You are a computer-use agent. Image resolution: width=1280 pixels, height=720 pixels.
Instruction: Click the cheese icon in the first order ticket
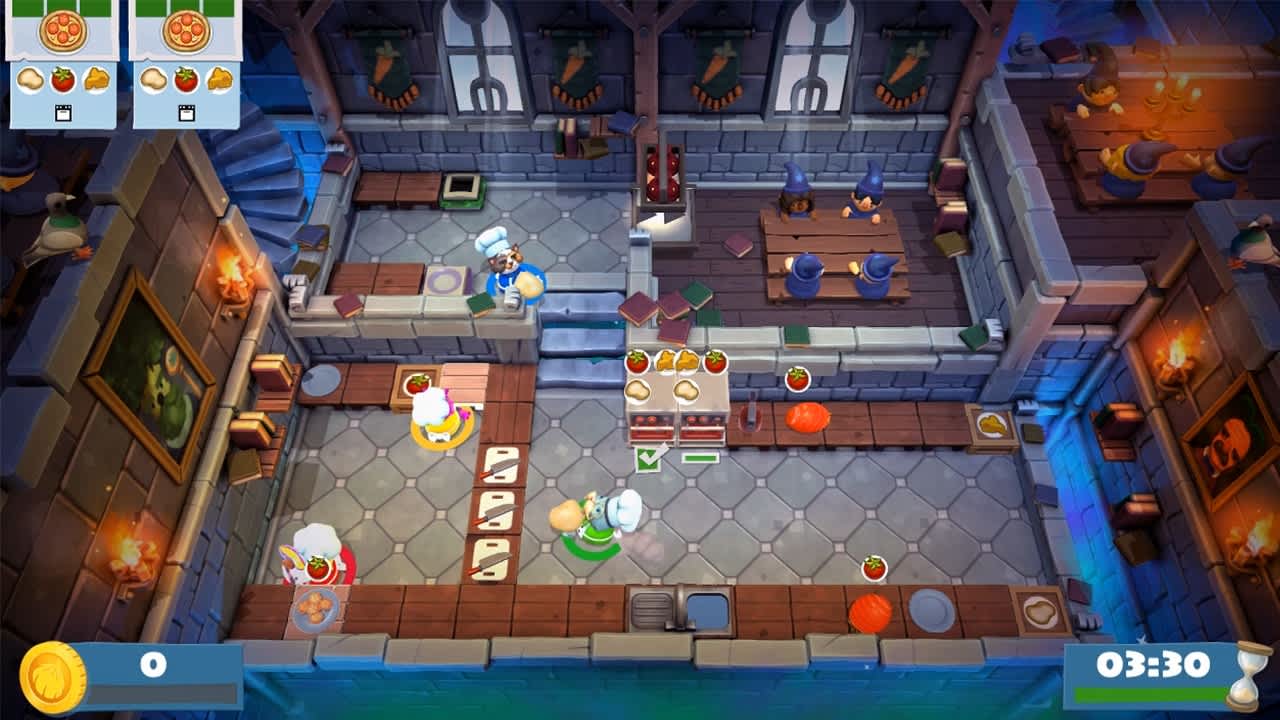click(x=96, y=80)
